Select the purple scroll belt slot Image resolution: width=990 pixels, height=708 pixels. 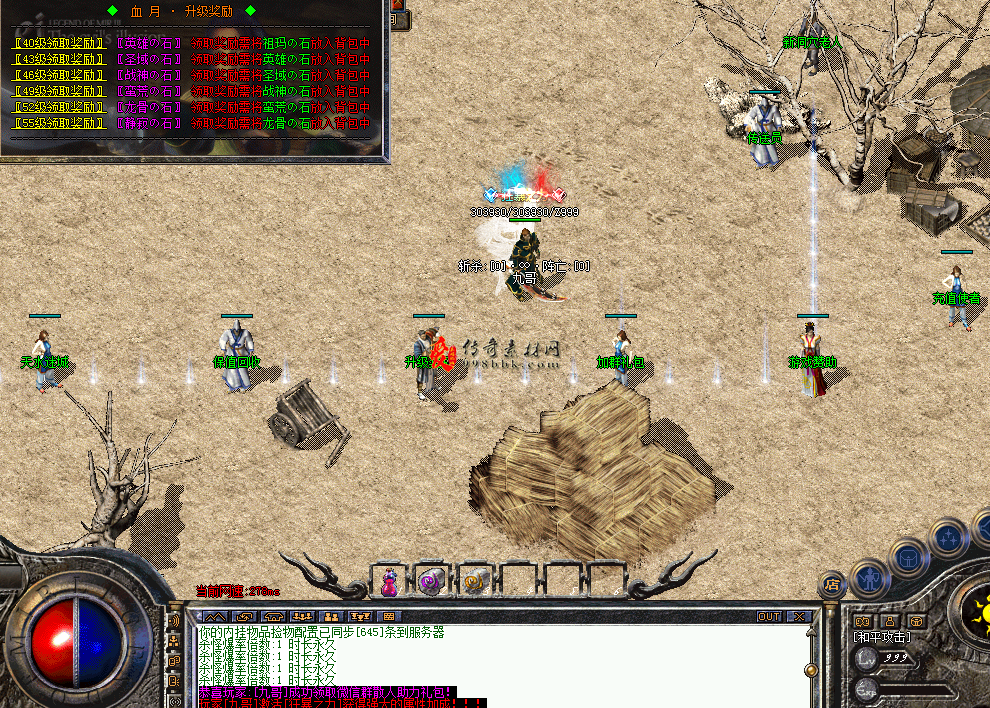pos(431,580)
